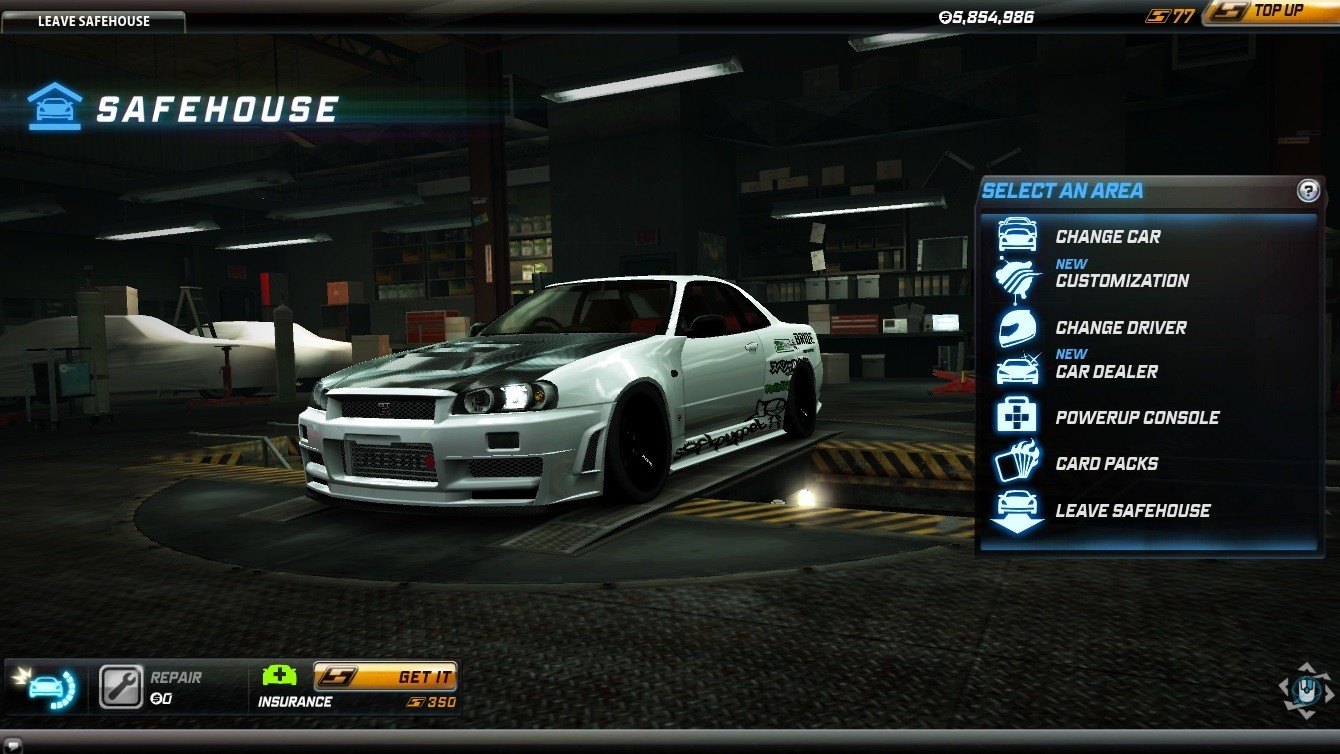Click the help question mark button

[1308, 191]
